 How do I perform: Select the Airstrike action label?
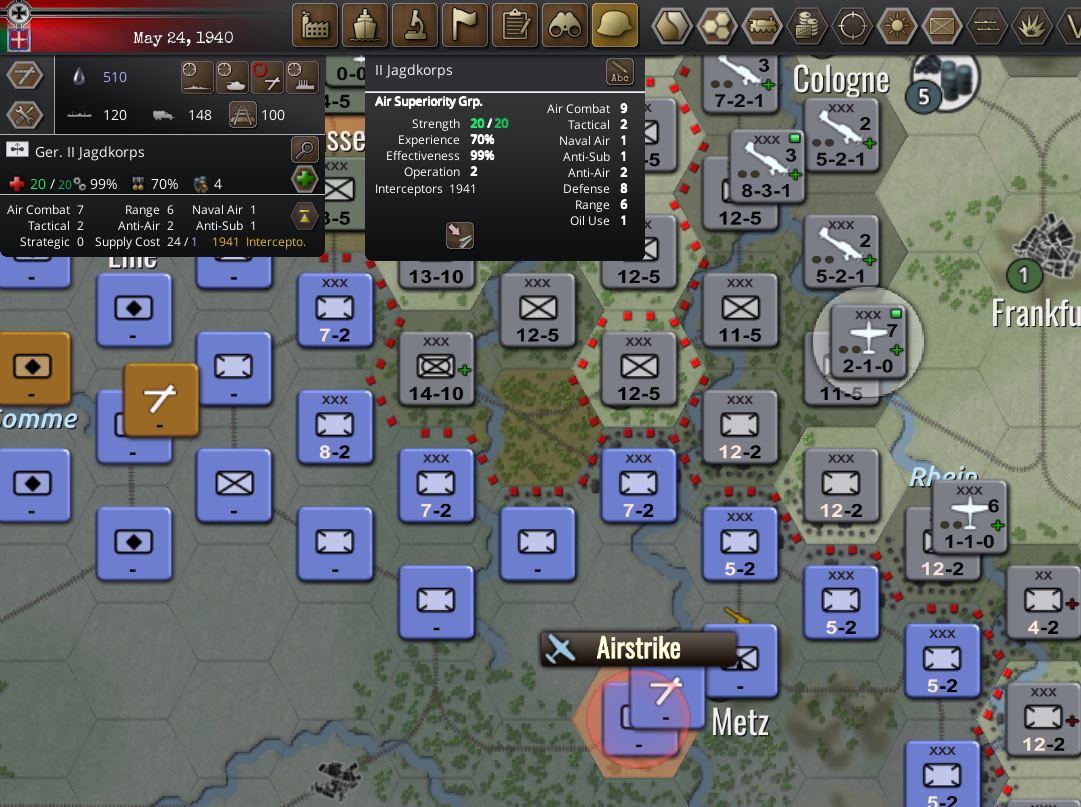point(638,648)
